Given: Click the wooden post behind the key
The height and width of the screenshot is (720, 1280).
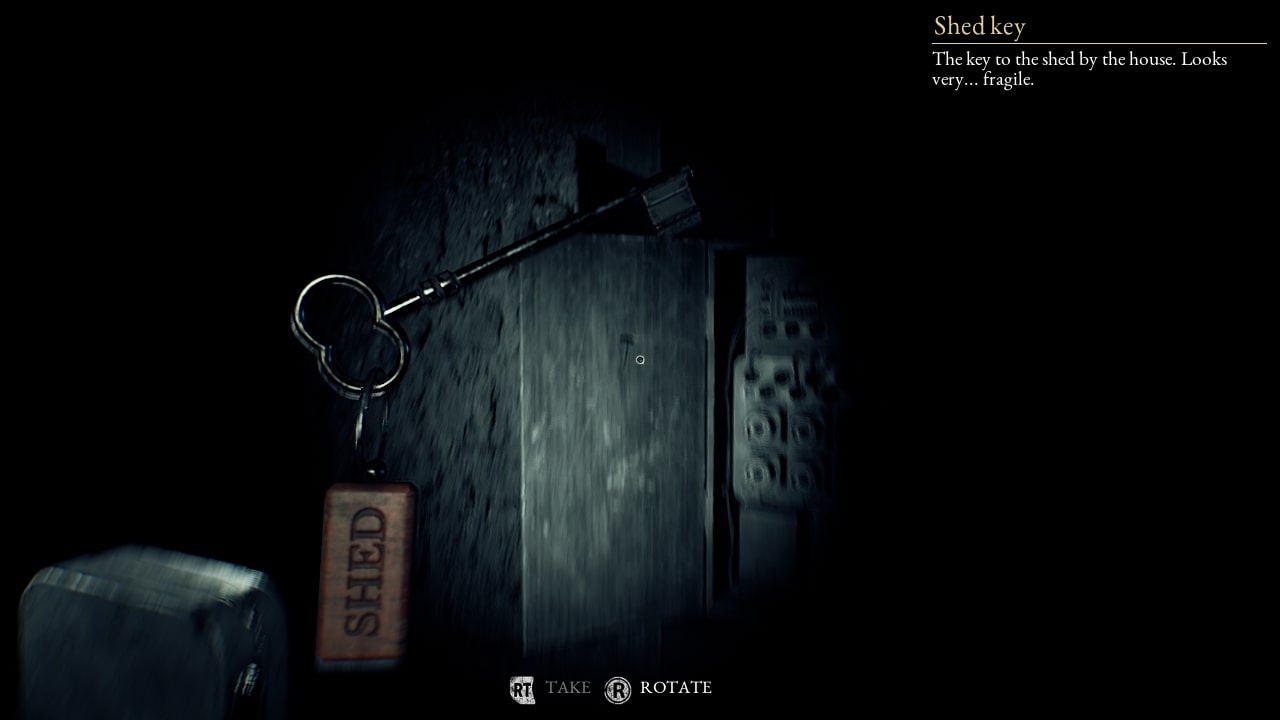Looking at the screenshot, I should (x=600, y=450).
